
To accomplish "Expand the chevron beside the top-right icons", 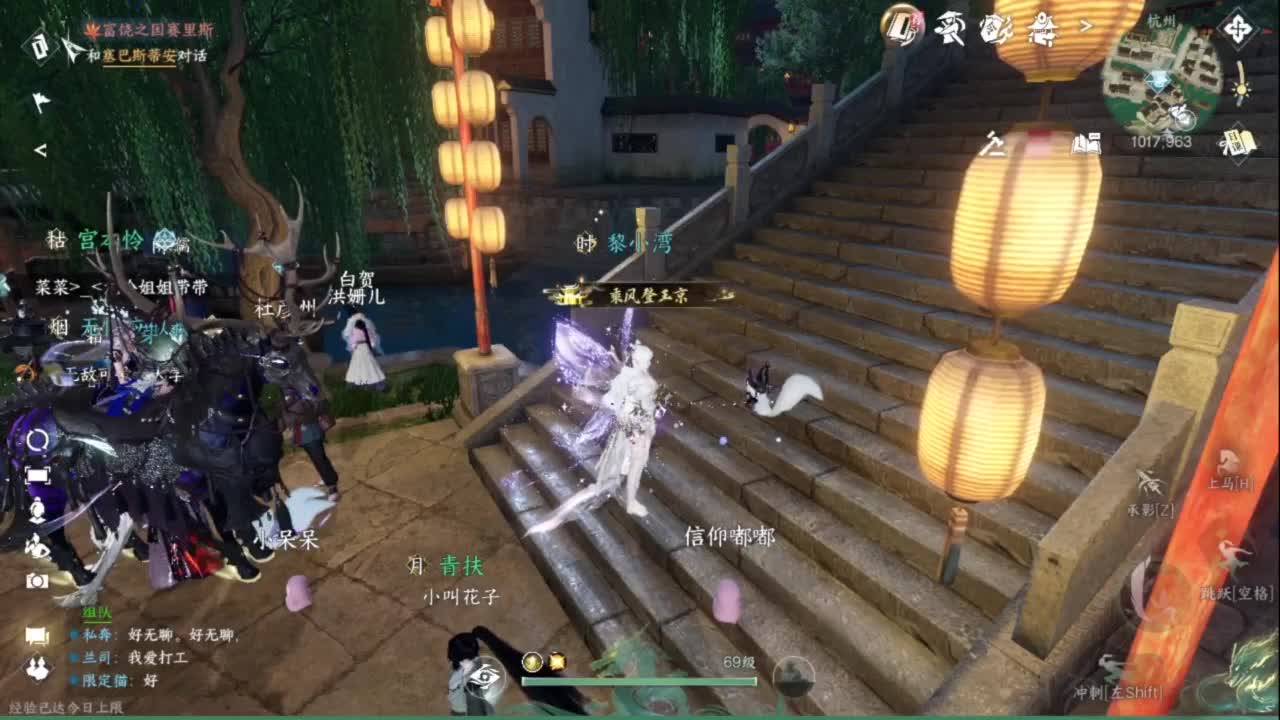I will click(x=1085, y=27).
